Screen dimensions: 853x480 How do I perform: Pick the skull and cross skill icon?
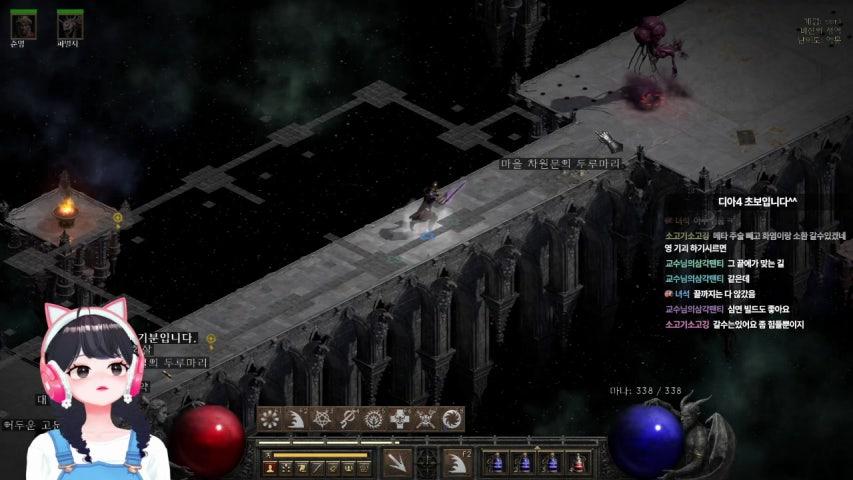[x=401, y=419]
